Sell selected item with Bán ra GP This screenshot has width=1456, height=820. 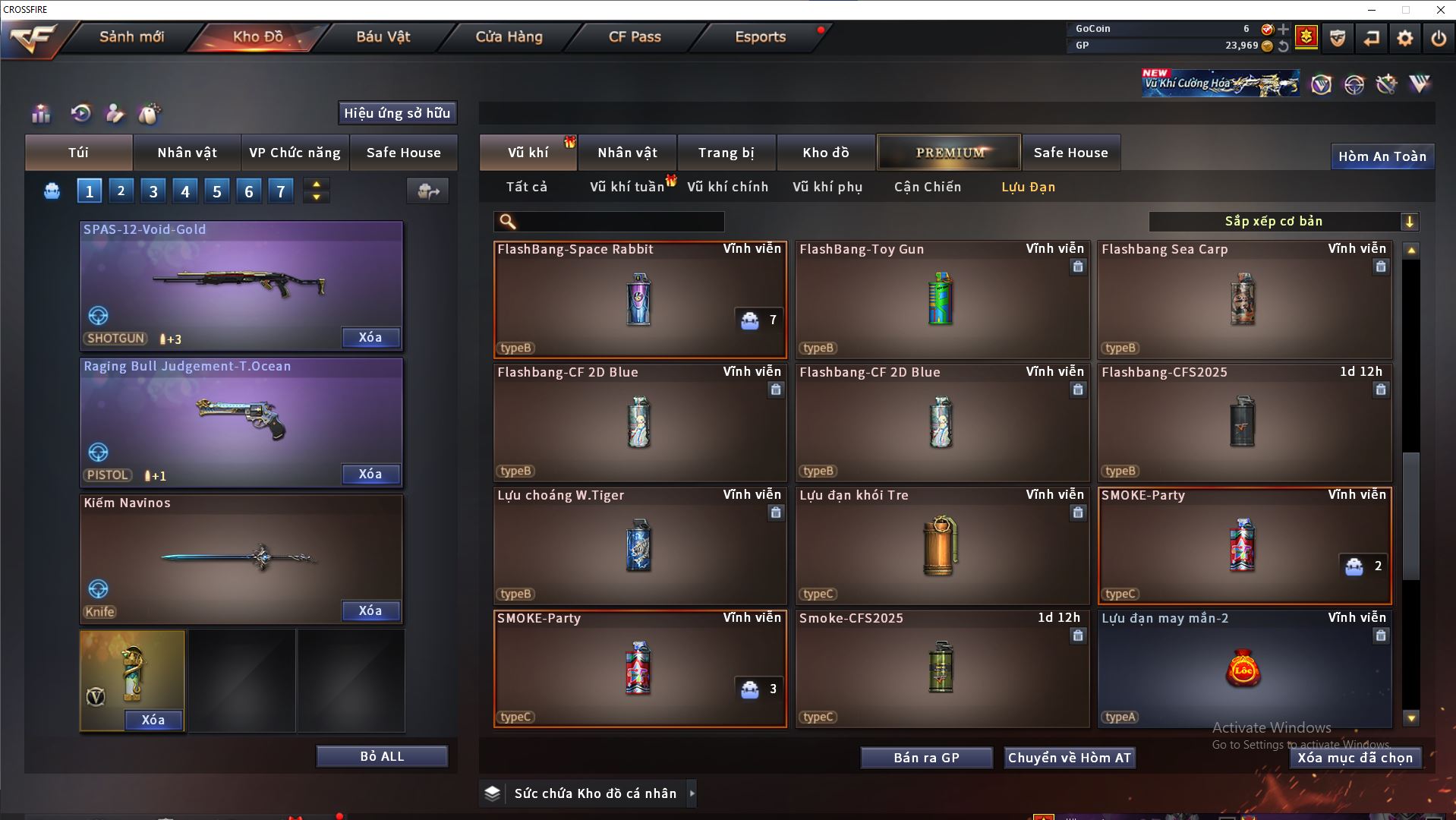click(926, 758)
